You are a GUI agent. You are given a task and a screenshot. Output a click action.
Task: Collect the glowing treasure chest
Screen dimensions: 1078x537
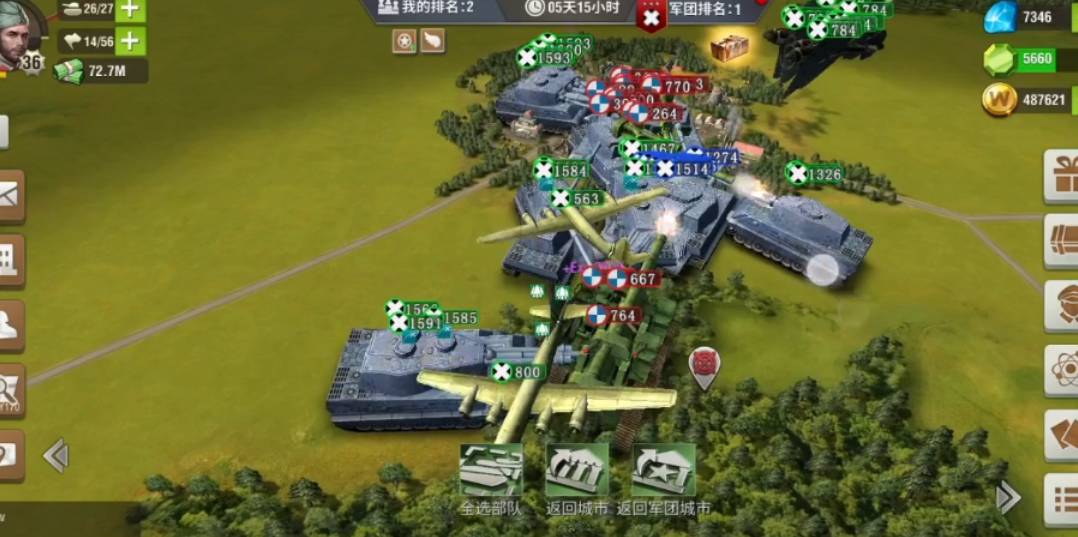pos(730,47)
